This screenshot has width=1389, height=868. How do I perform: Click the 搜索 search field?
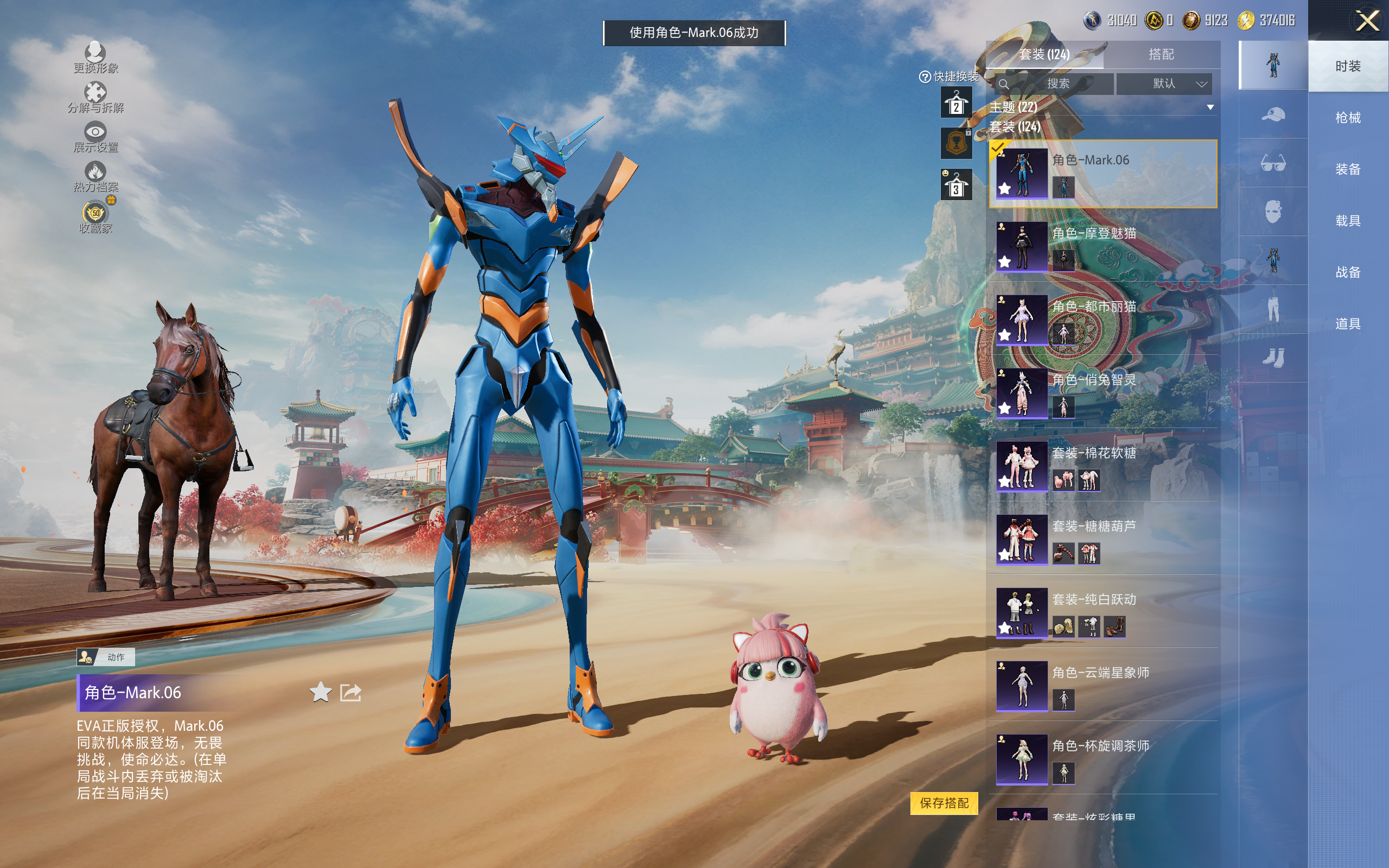pyautogui.click(x=1057, y=84)
